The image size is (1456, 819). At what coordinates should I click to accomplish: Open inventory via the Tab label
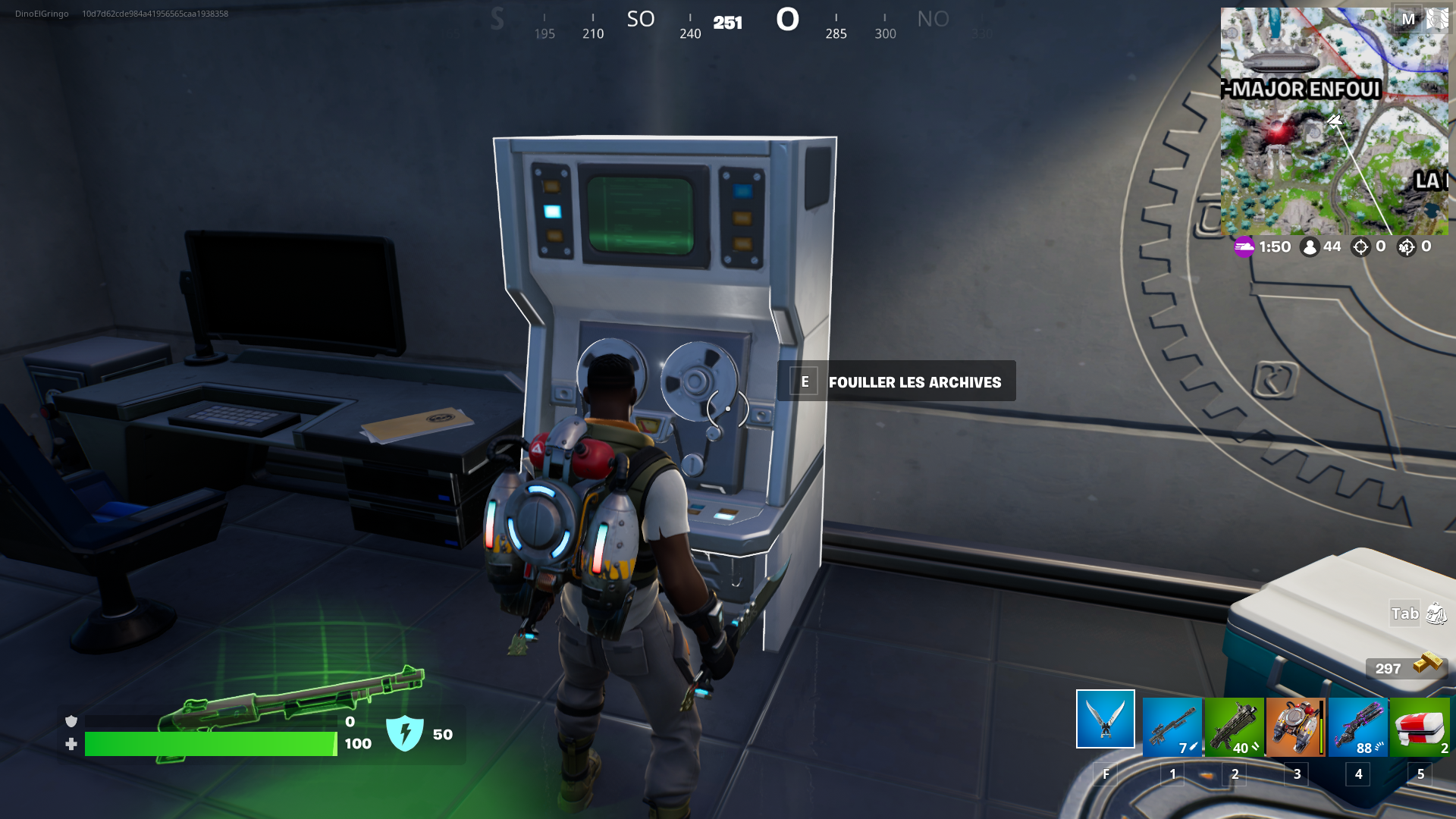(x=1404, y=613)
